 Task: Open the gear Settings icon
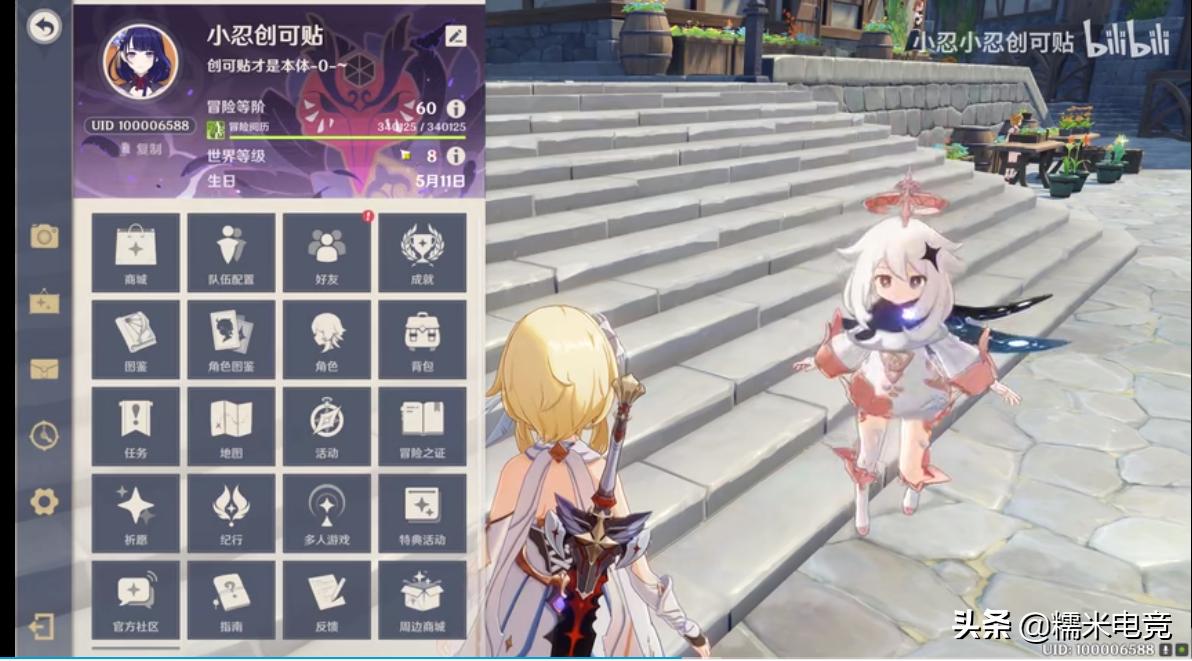click(44, 501)
